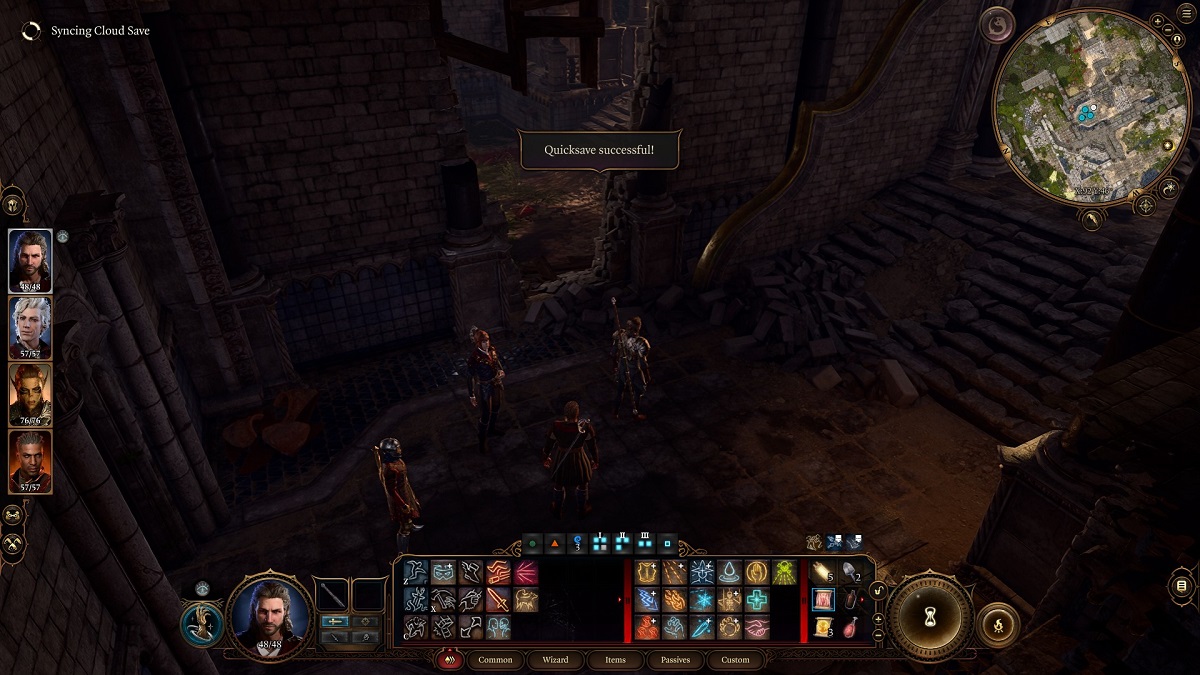Open the campfire rest menu
This screenshot has width=1200, height=675.
pyautogui.click(x=998, y=624)
